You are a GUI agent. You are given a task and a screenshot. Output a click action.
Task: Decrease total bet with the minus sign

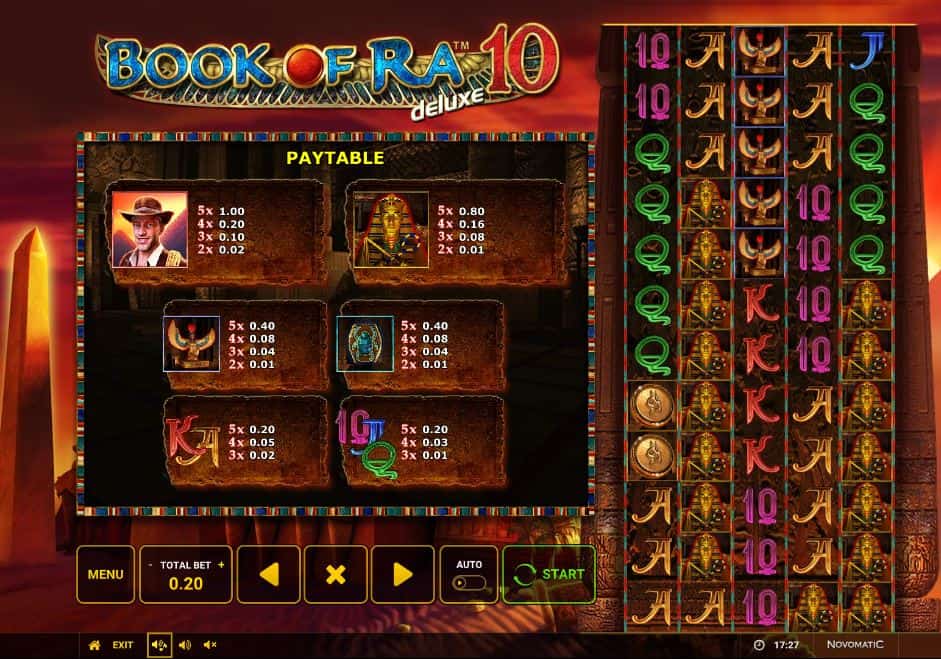150,564
